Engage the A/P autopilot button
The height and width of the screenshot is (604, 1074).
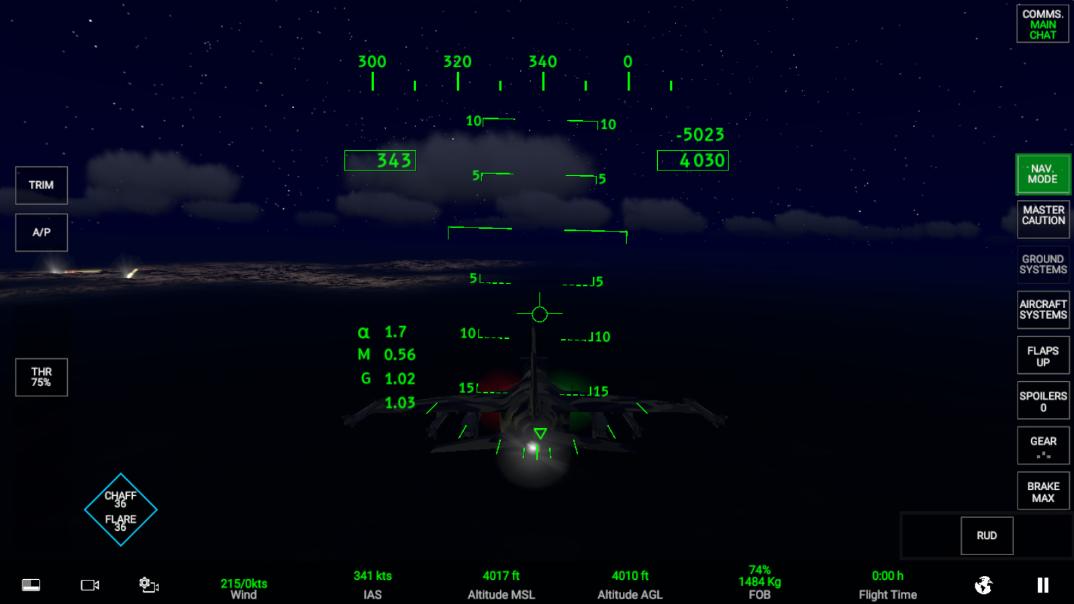pyautogui.click(x=41, y=232)
